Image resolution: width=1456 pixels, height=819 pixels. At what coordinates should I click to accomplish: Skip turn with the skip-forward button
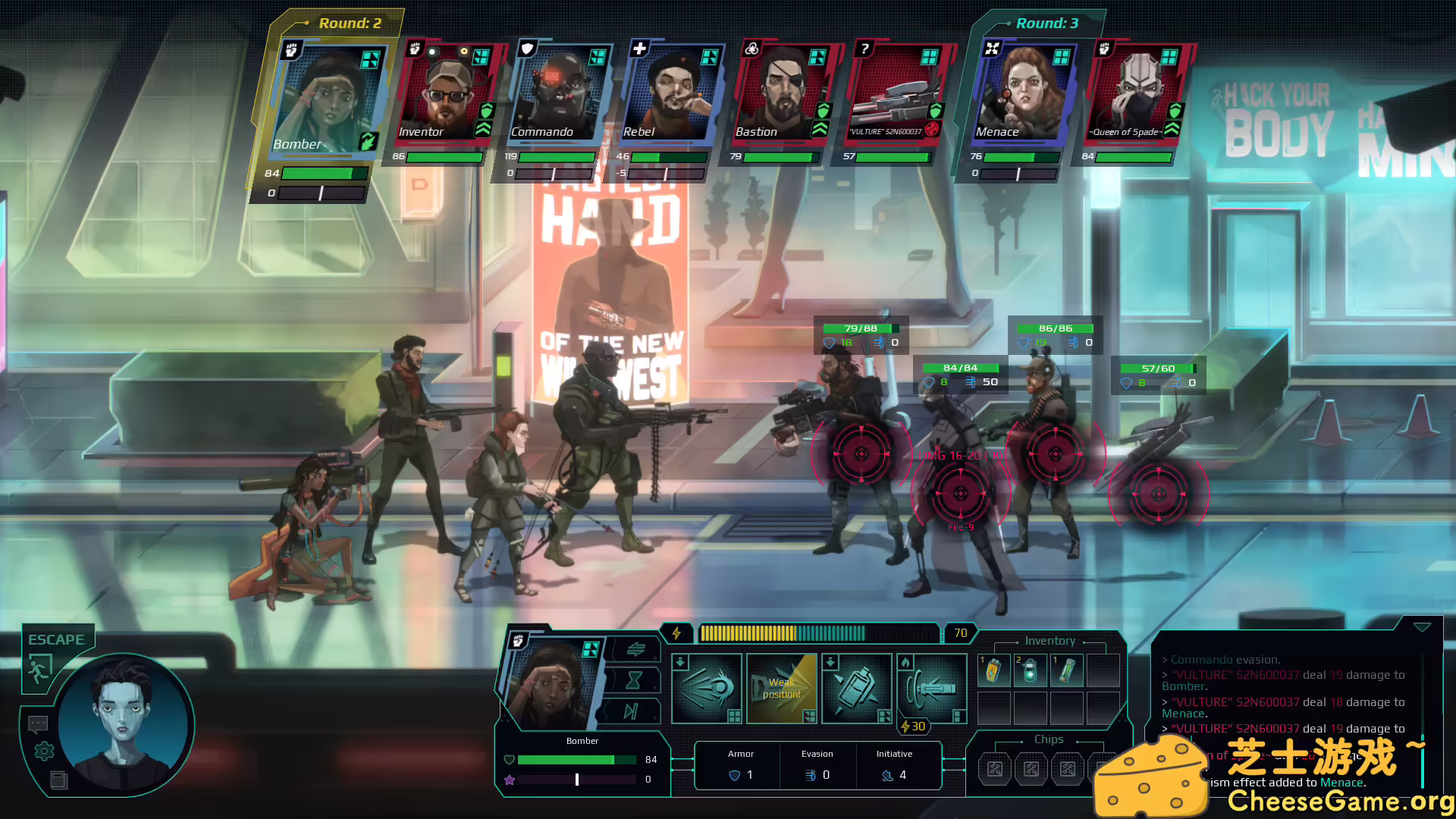pyautogui.click(x=631, y=711)
